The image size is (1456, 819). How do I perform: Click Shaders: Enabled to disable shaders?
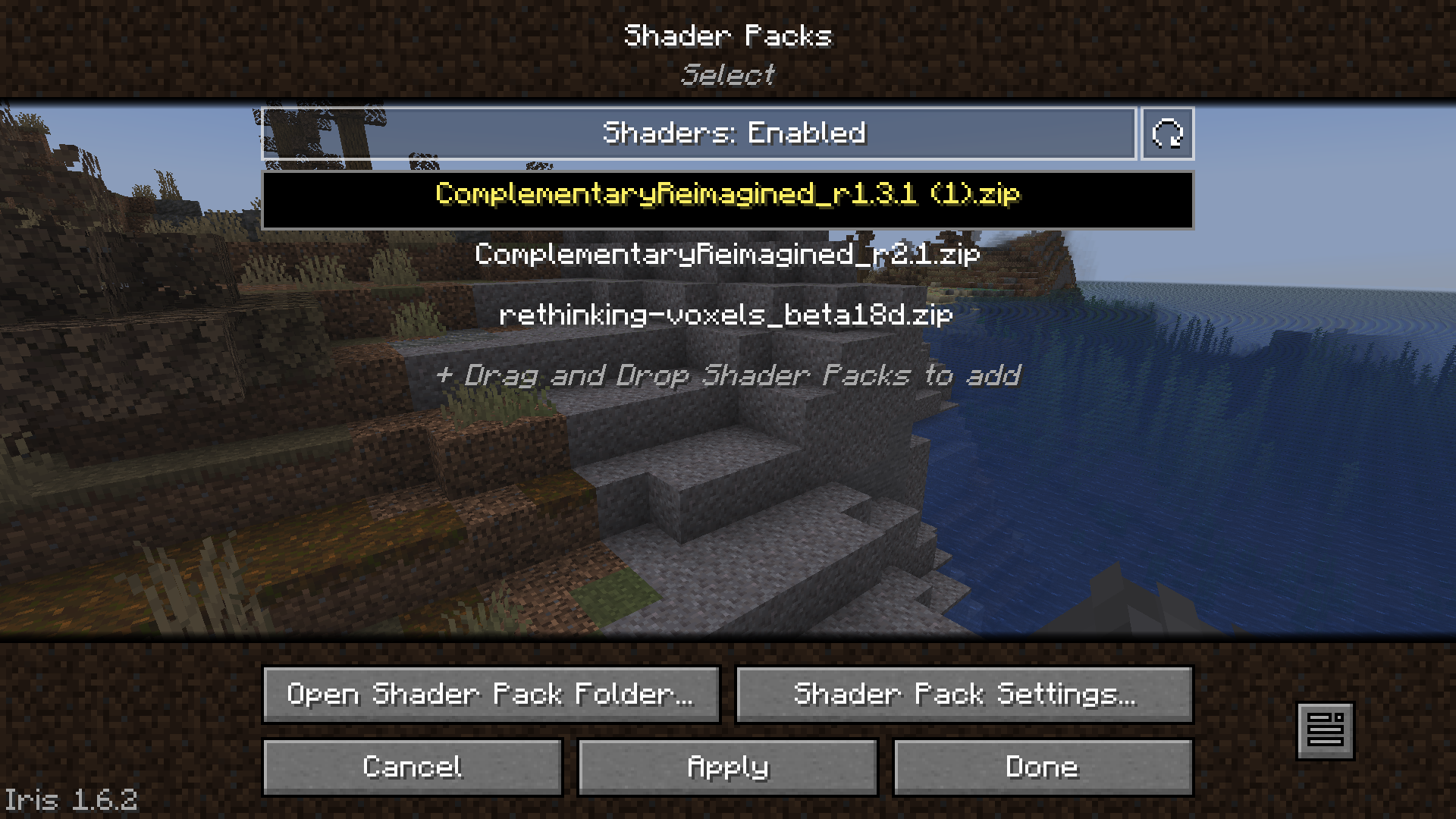728,133
